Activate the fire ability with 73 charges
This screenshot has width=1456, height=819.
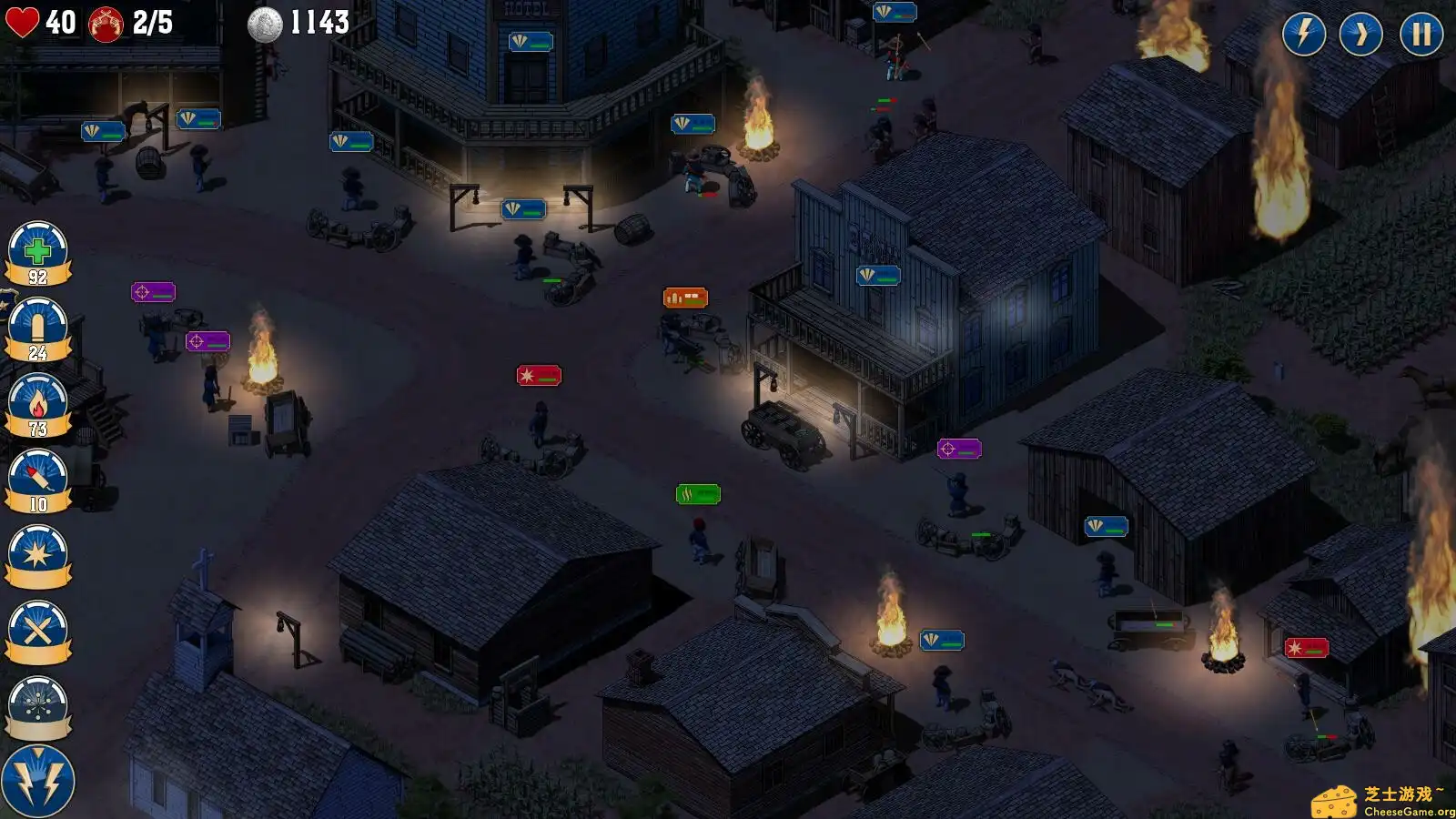(x=37, y=403)
